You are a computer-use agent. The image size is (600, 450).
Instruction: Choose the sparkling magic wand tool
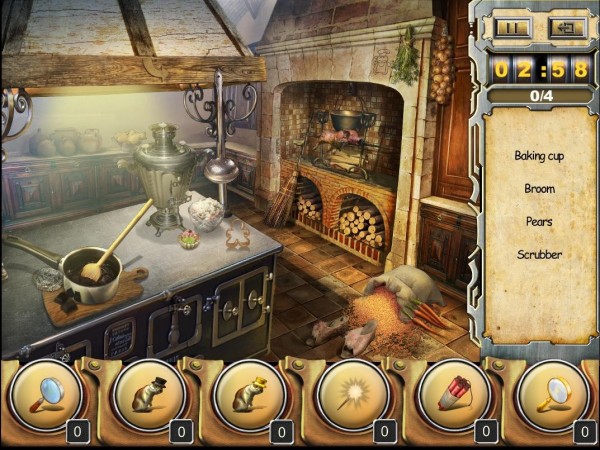[350, 396]
